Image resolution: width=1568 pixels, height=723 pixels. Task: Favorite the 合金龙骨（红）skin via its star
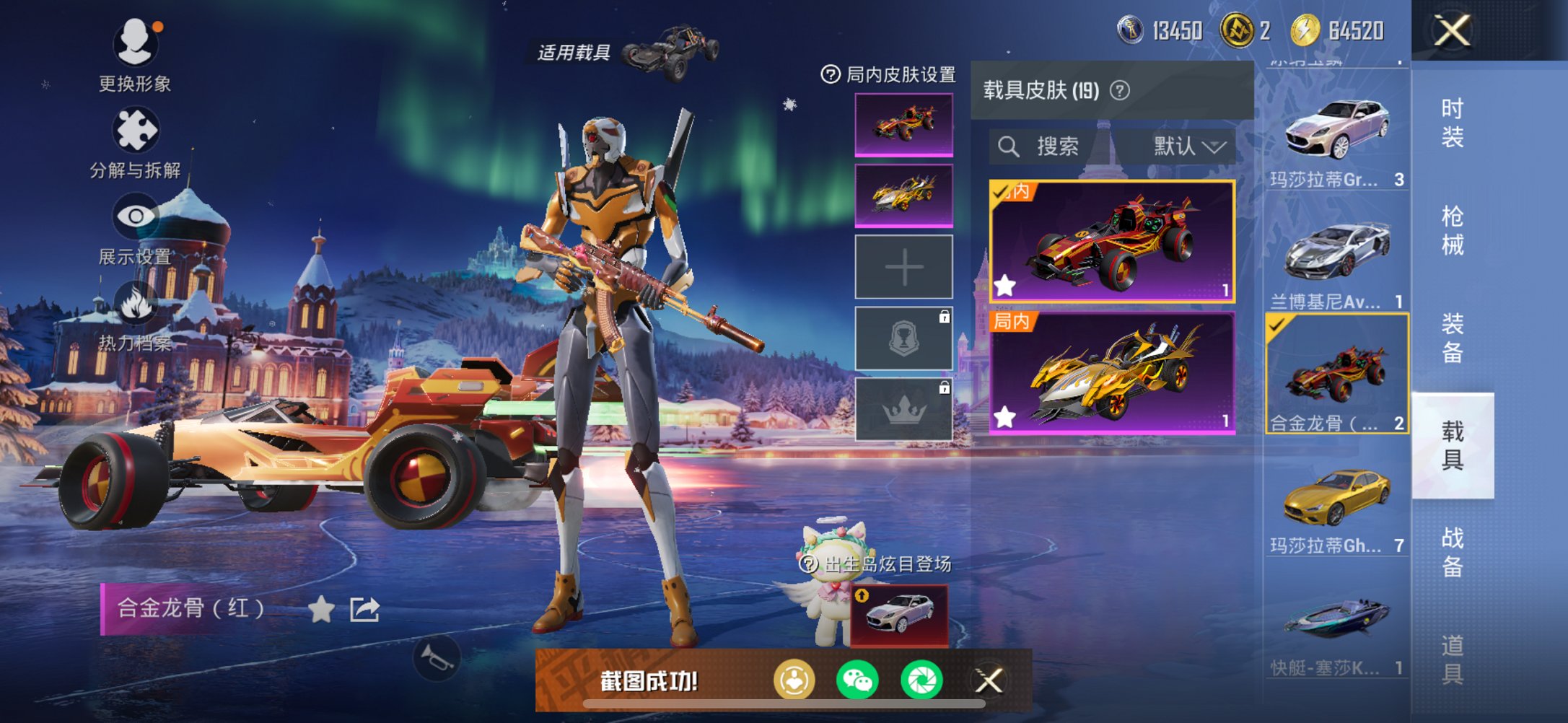320,610
